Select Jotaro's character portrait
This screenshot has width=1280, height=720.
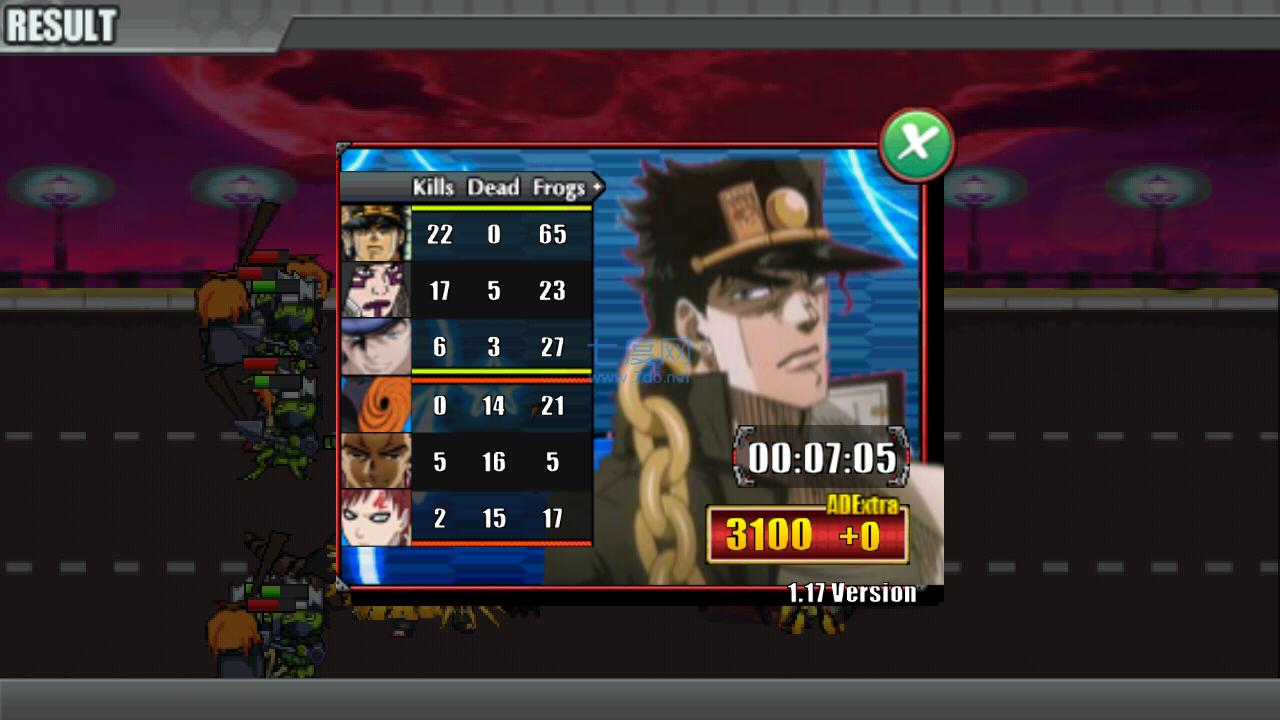pos(375,234)
